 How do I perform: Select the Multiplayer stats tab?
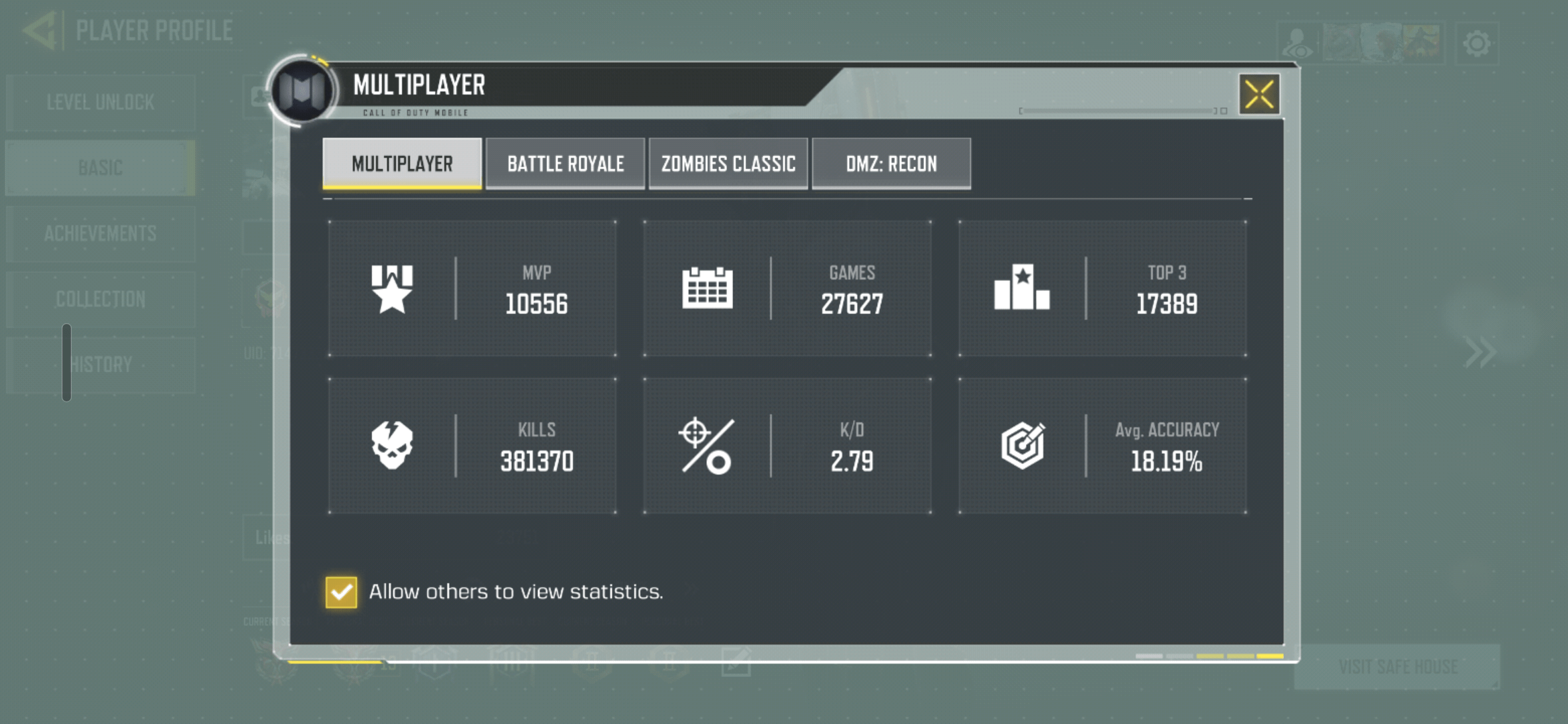click(x=402, y=164)
